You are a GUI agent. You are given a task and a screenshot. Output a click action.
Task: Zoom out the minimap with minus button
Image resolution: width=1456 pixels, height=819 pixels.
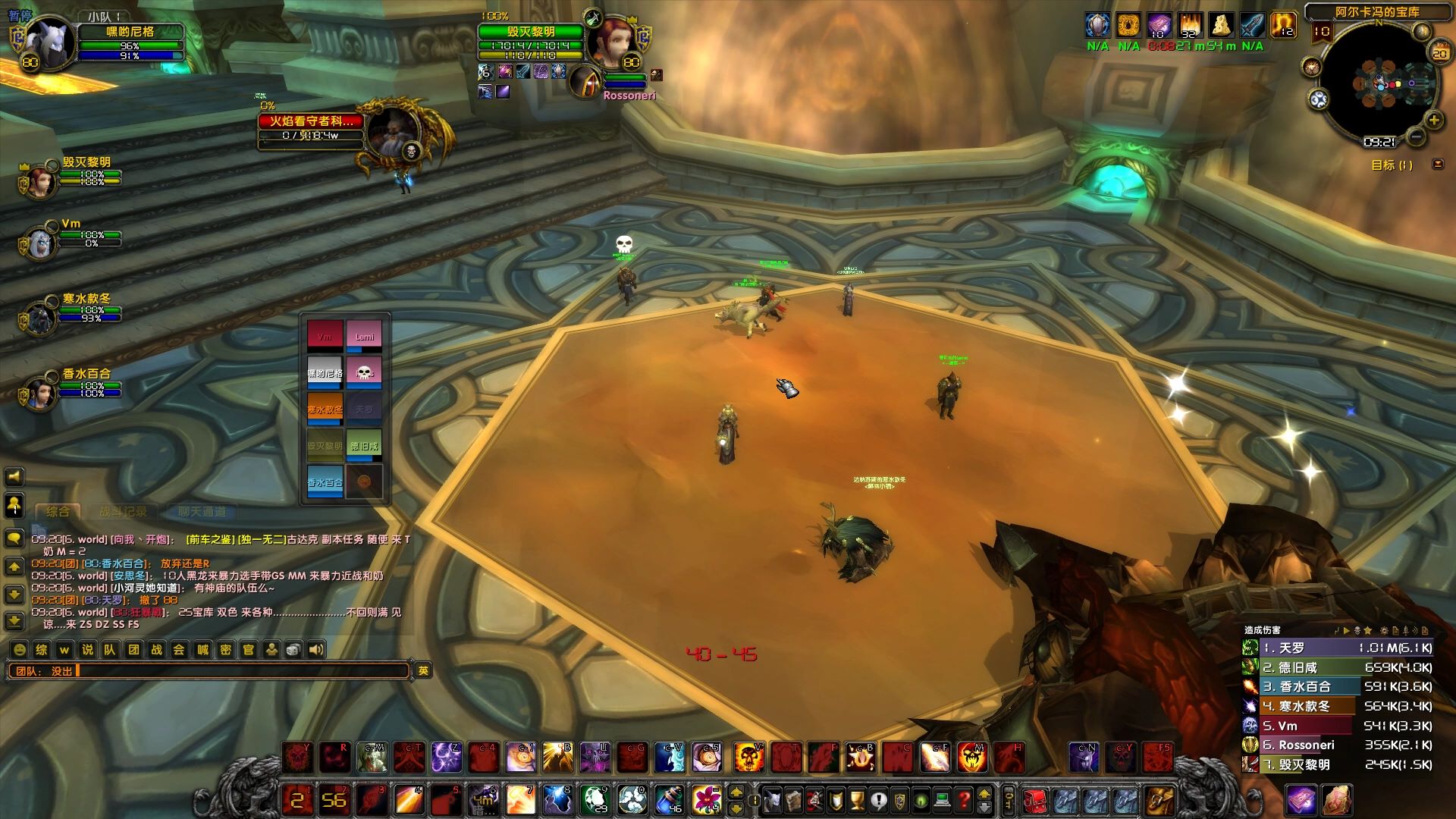1415,137
